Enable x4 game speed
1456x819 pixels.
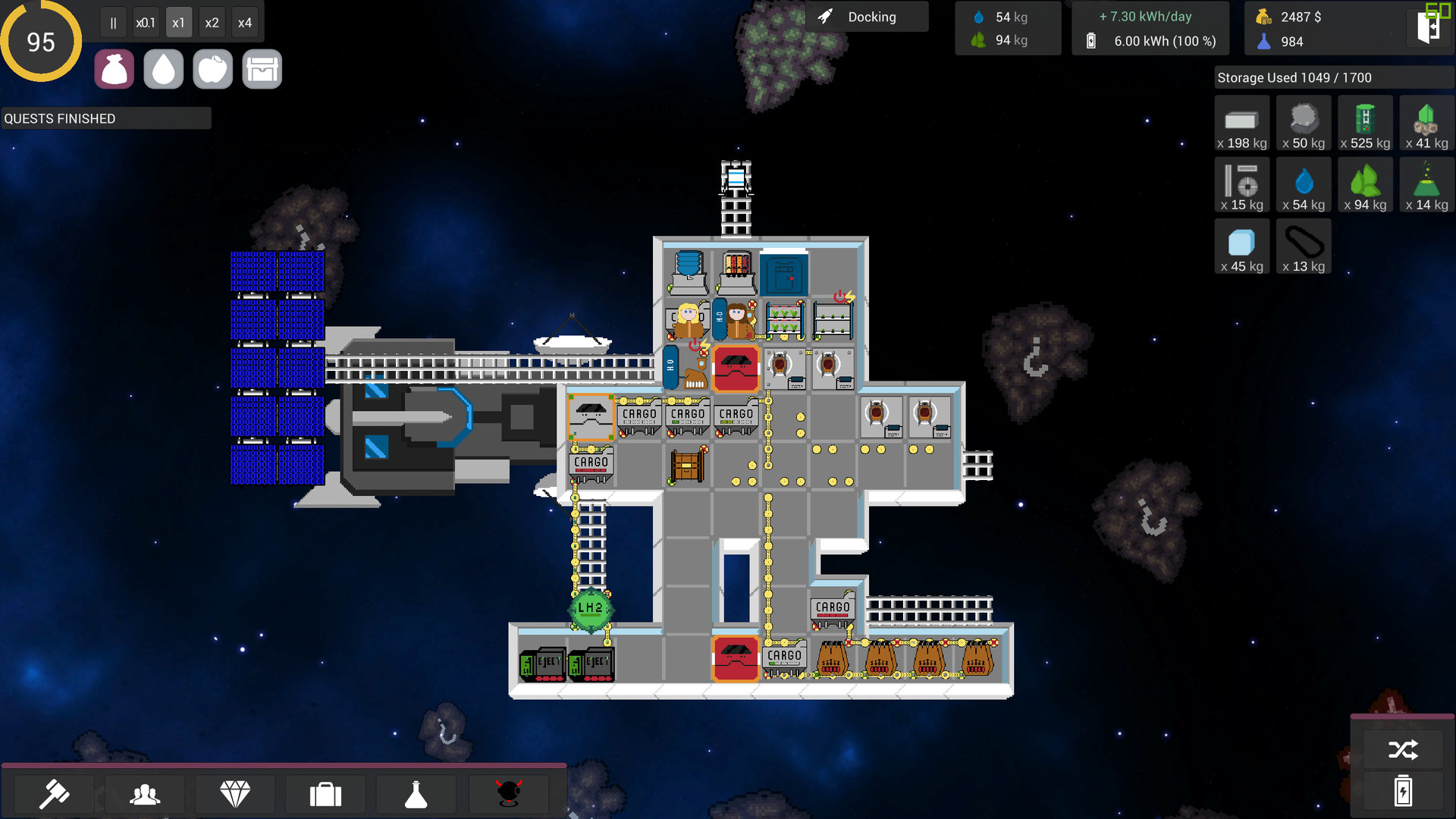[245, 22]
